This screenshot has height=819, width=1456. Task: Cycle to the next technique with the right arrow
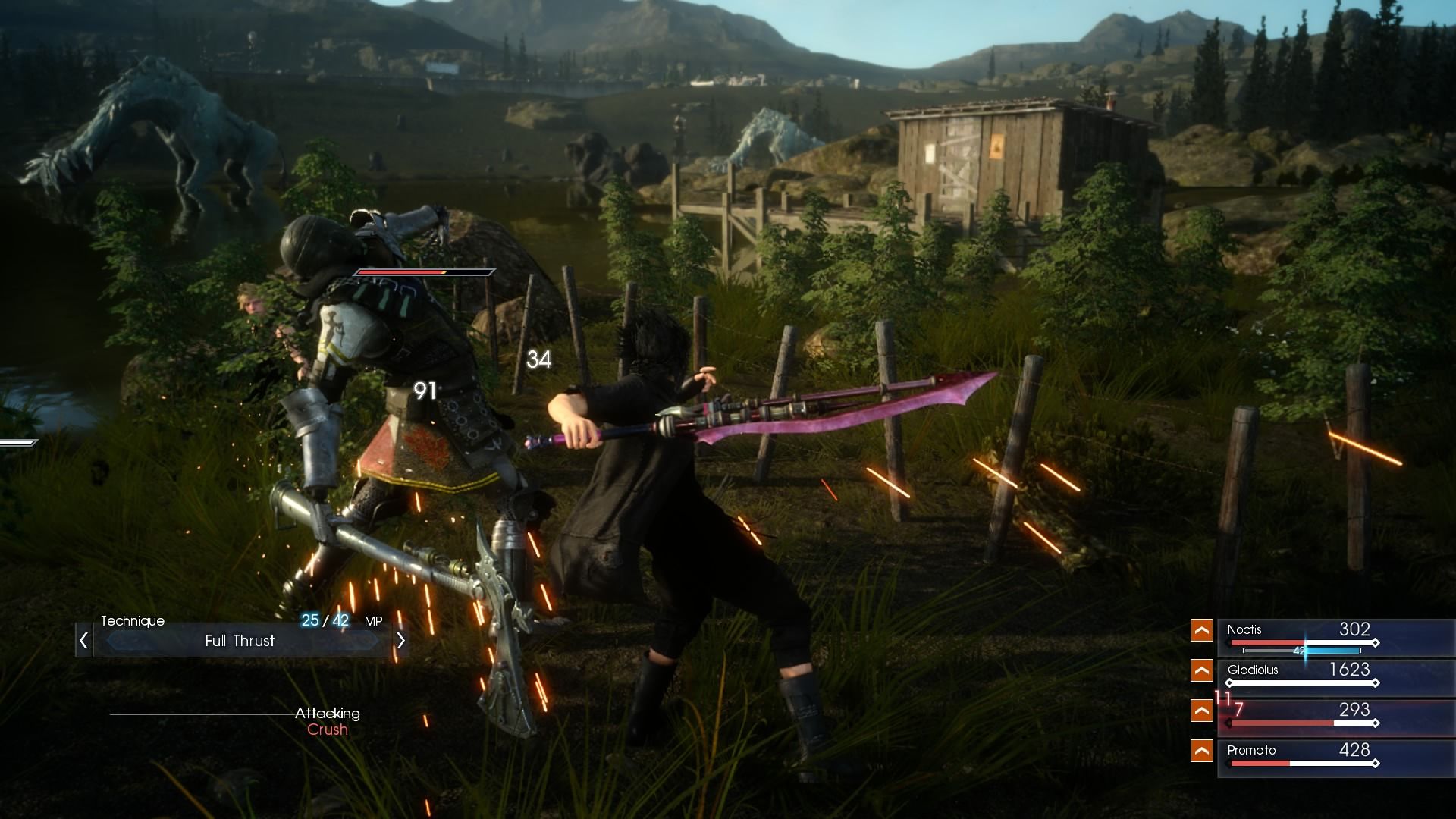(400, 641)
